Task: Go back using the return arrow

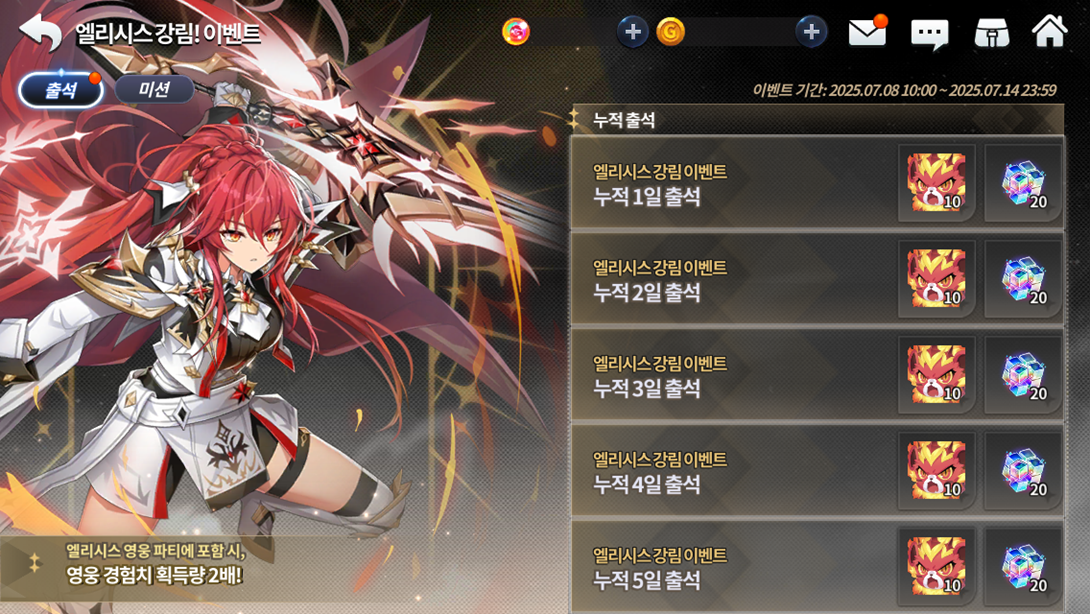Action: point(40,33)
